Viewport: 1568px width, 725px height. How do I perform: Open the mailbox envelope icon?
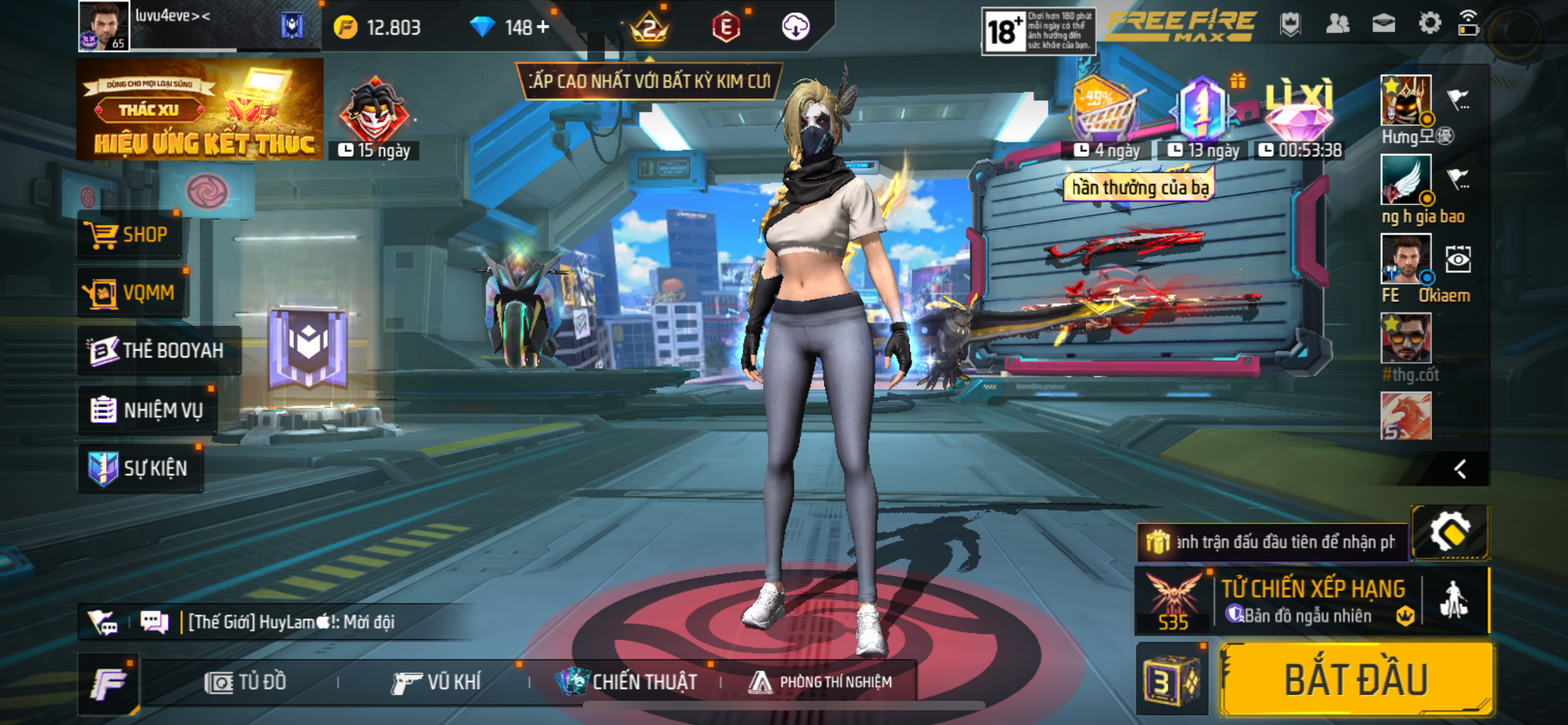1383,24
